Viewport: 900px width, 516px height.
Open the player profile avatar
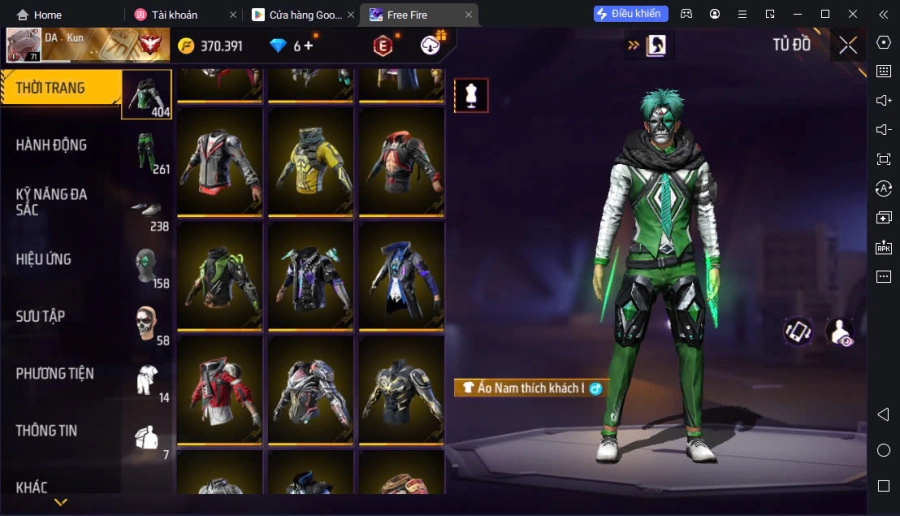[x=23, y=45]
